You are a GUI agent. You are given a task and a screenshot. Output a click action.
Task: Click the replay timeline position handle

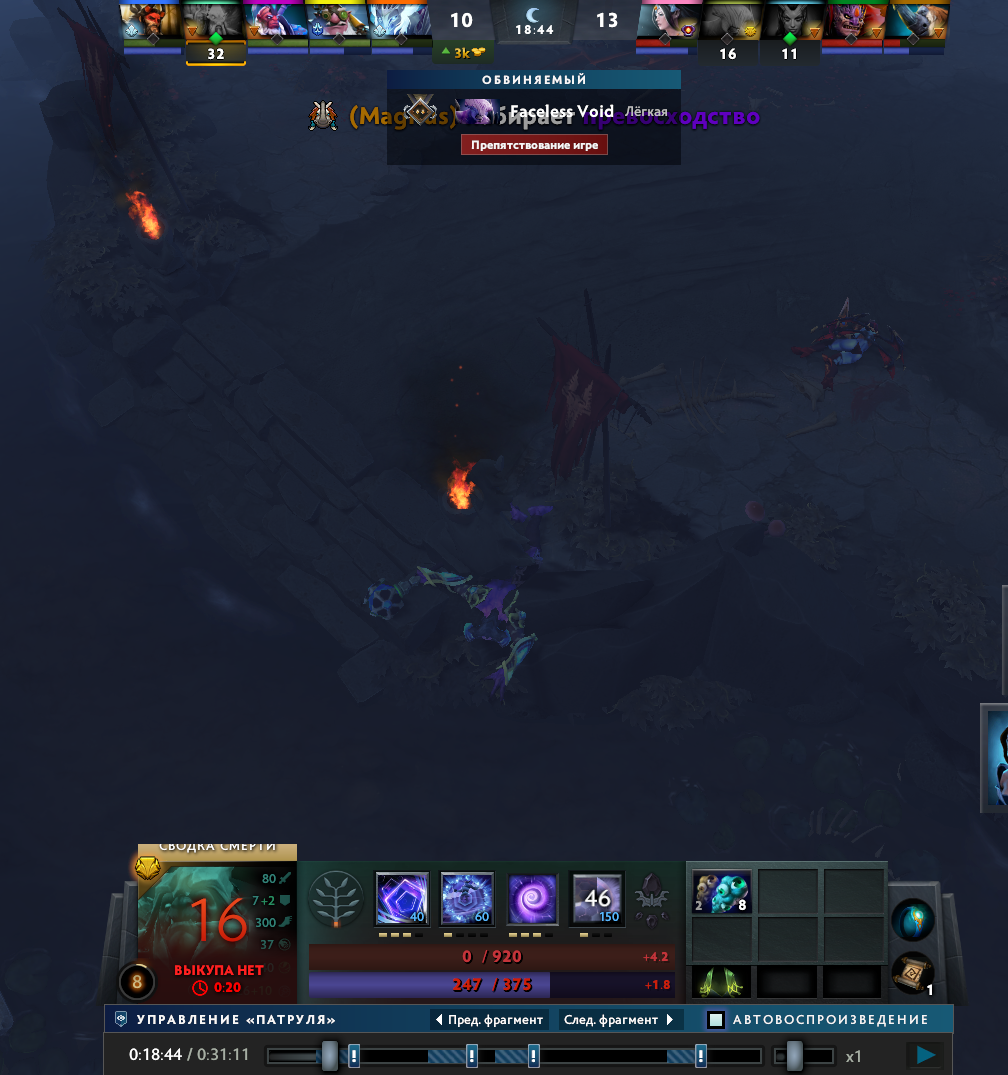point(329,1055)
